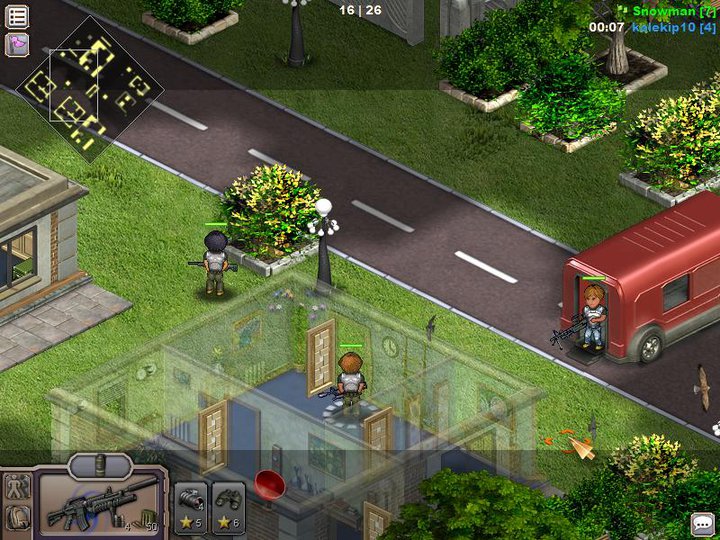Open the chat speech bubble
Image resolution: width=720 pixels, height=540 pixels.
(x=702, y=524)
